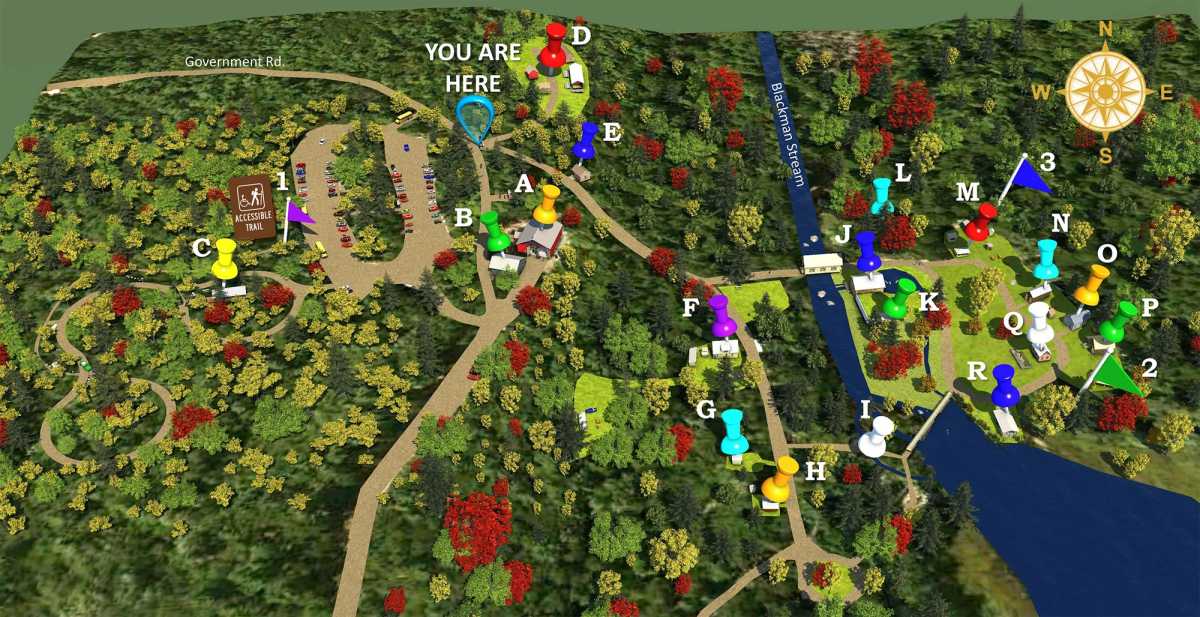Screen dimensions: 1200x617
Task: Click the blue pin marked R
Action: pyautogui.click(x=1003, y=385)
